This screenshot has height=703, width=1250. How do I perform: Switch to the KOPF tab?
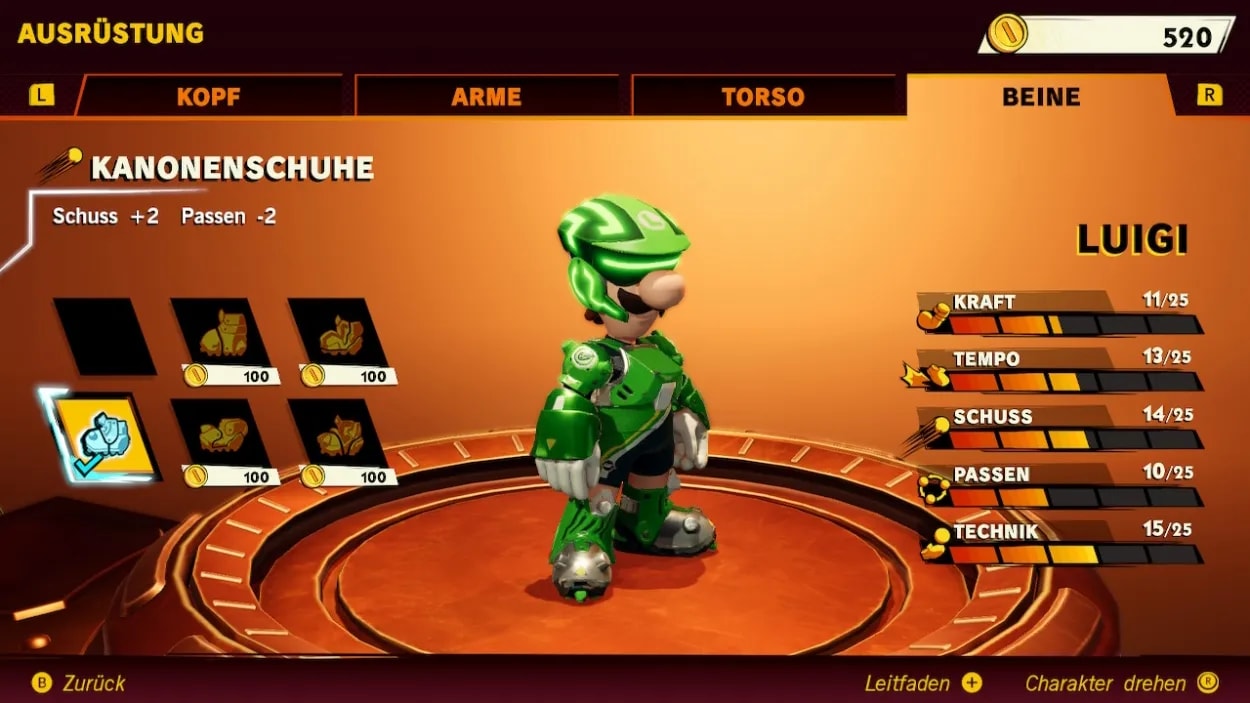tap(208, 97)
